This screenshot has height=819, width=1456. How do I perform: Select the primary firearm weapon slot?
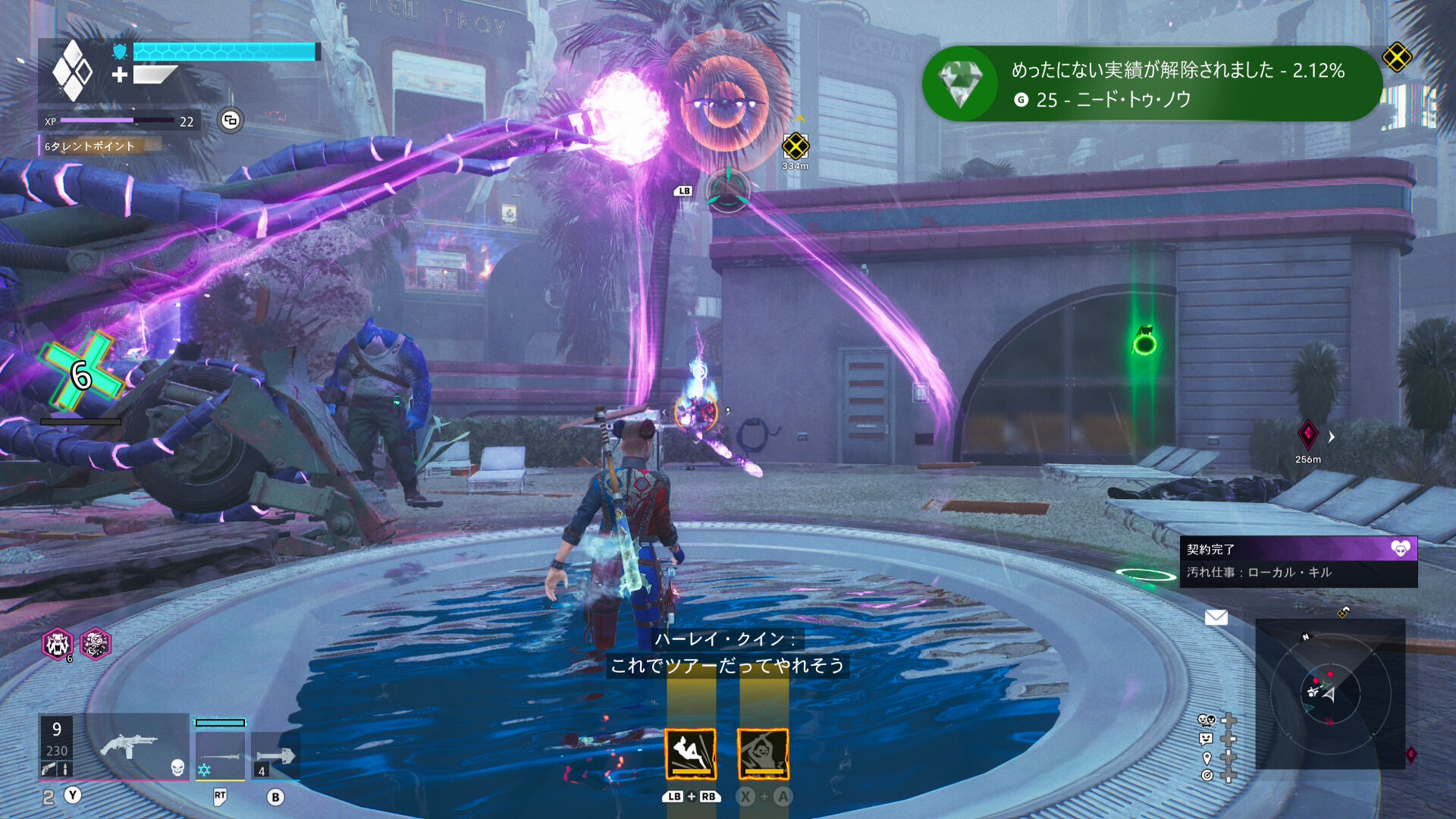[129, 746]
